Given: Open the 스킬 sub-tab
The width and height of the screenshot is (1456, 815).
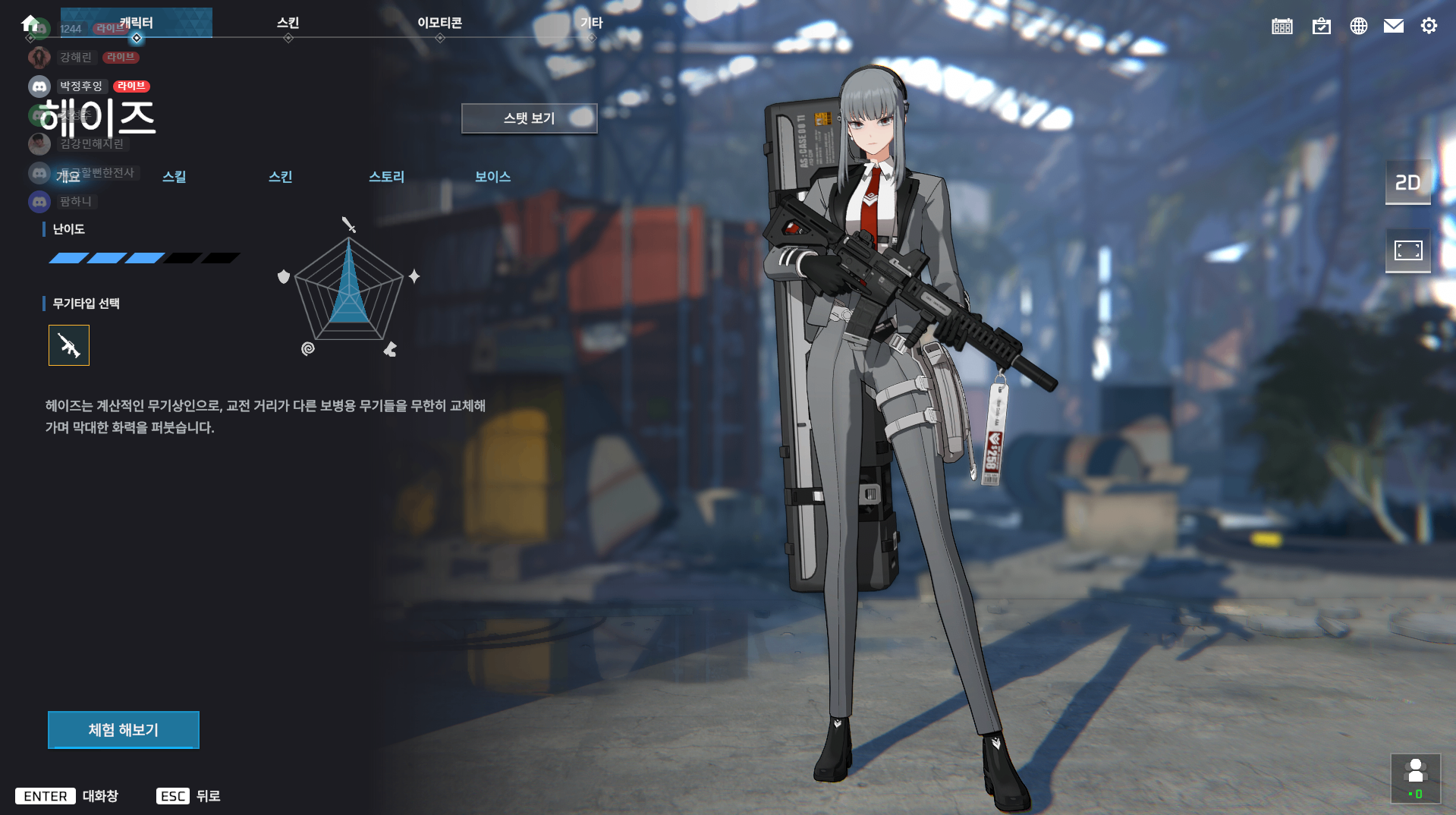Looking at the screenshot, I should coord(174,177).
